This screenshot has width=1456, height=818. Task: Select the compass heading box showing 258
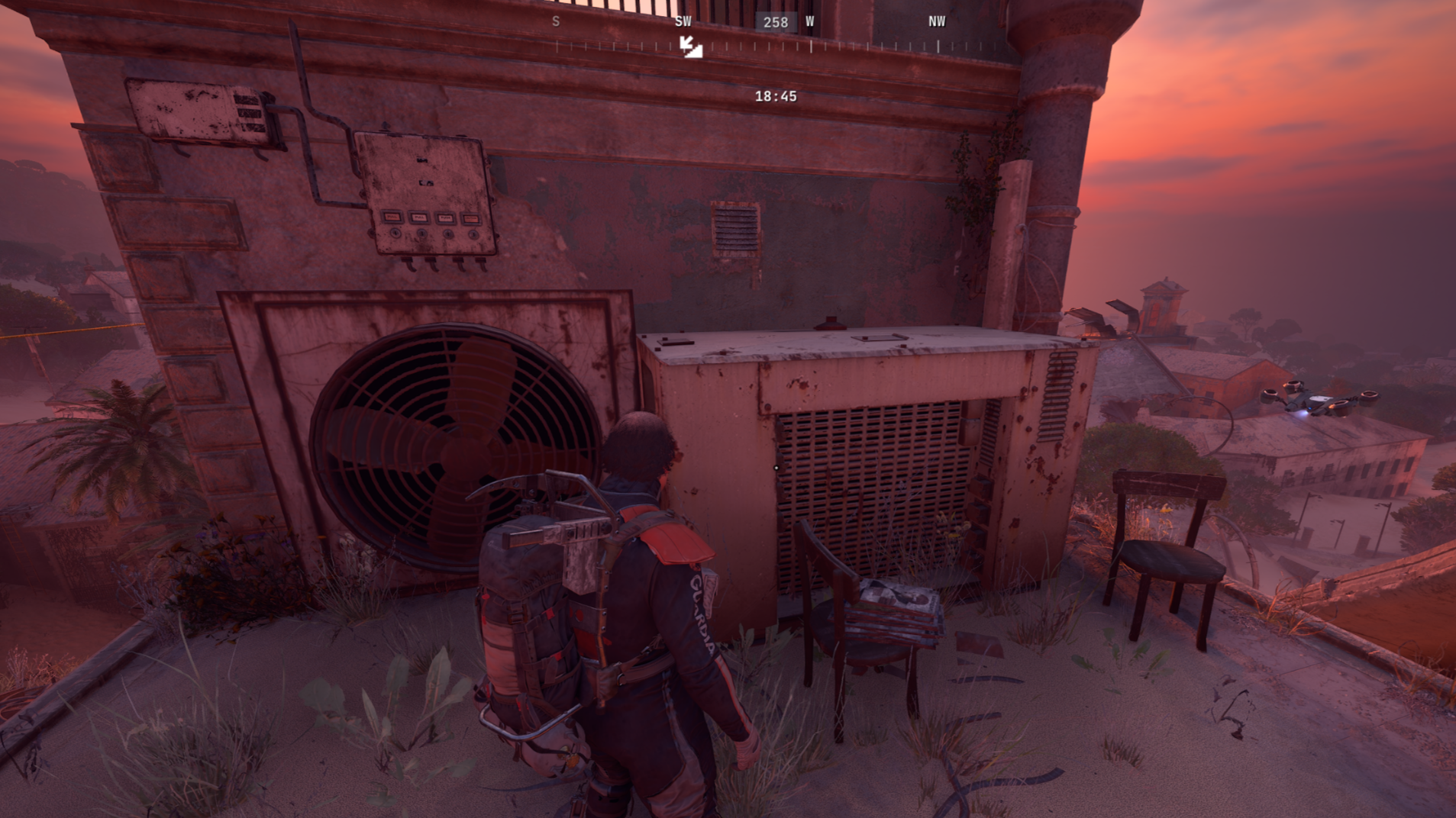point(775,22)
